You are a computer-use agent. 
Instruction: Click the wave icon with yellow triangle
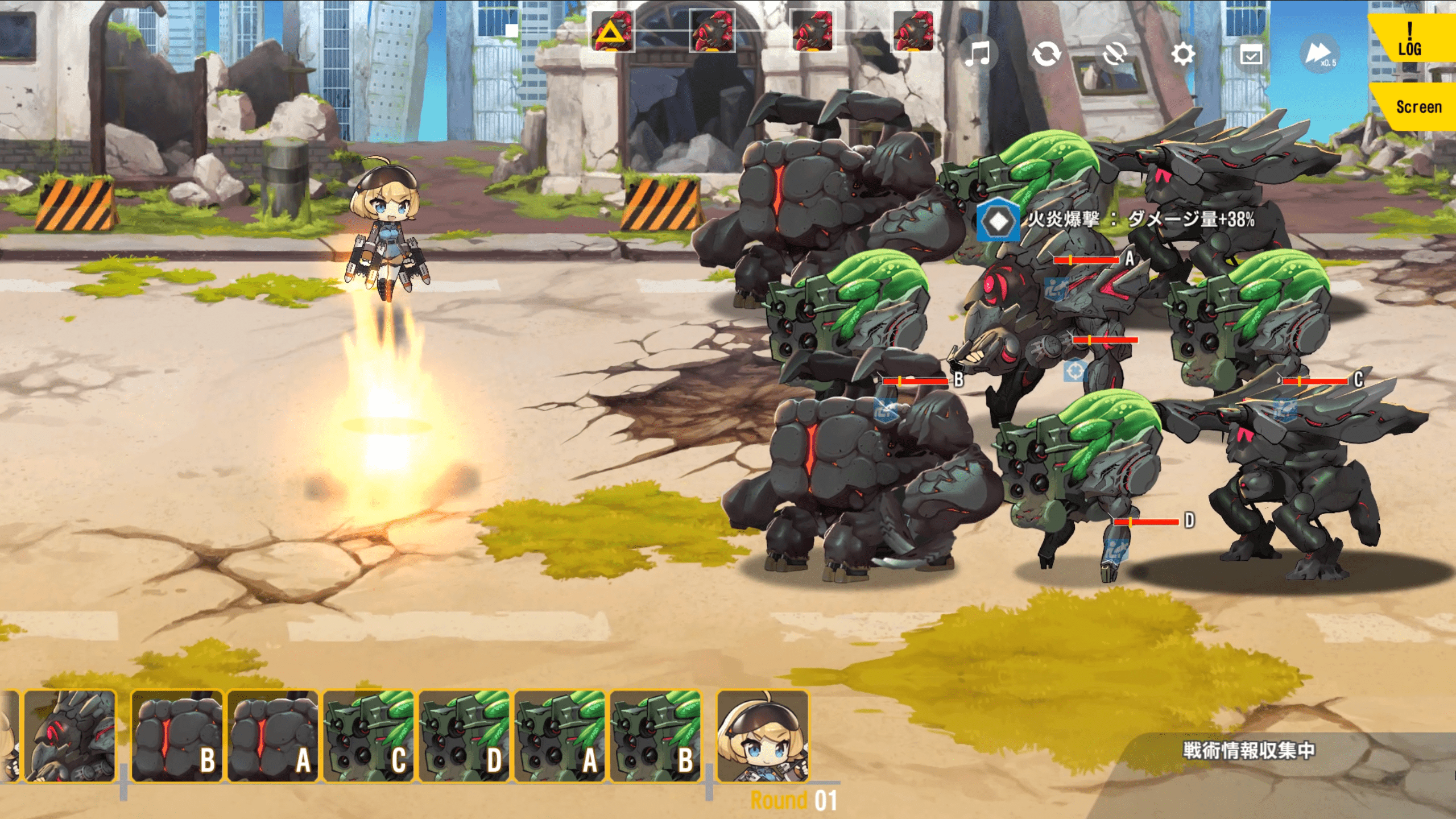612,32
